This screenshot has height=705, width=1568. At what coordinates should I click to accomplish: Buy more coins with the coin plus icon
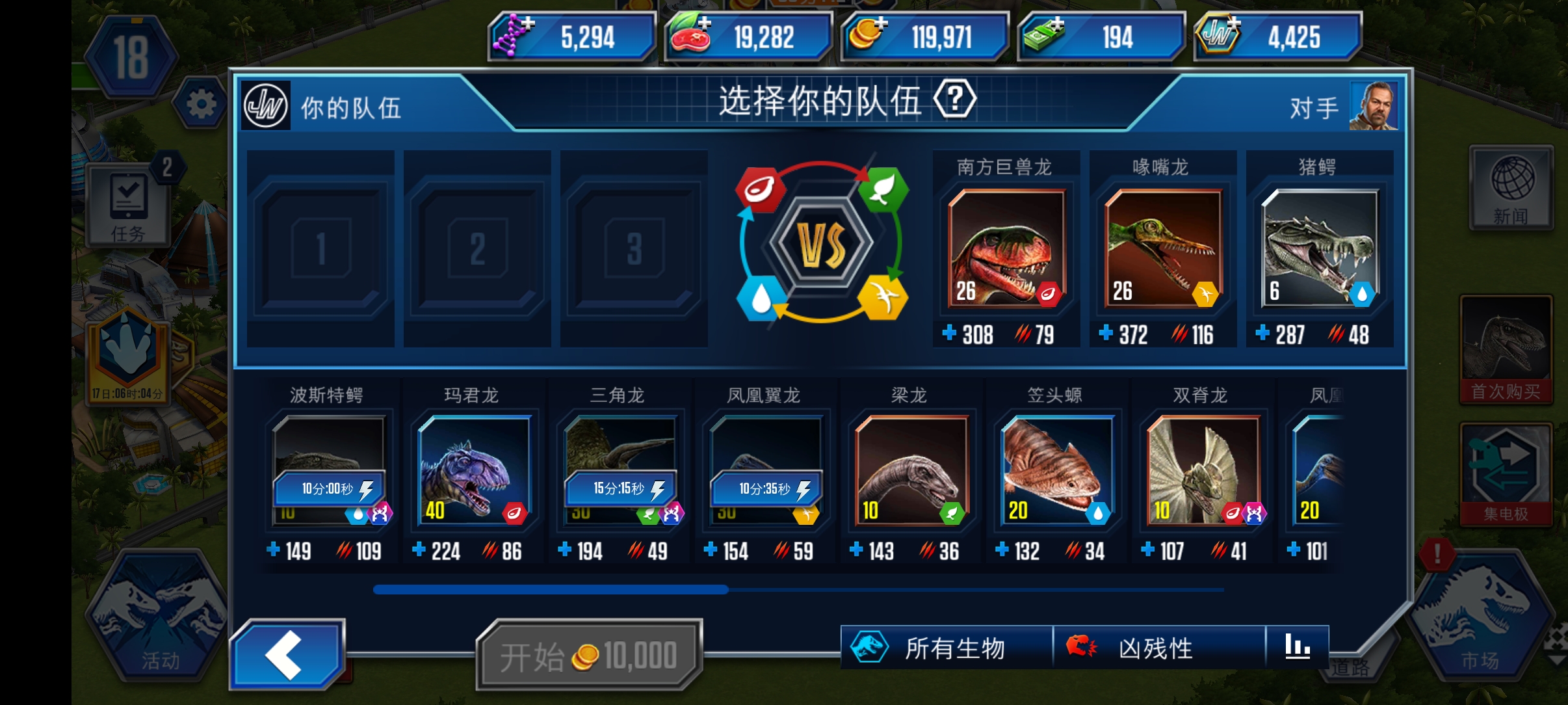pos(882,23)
